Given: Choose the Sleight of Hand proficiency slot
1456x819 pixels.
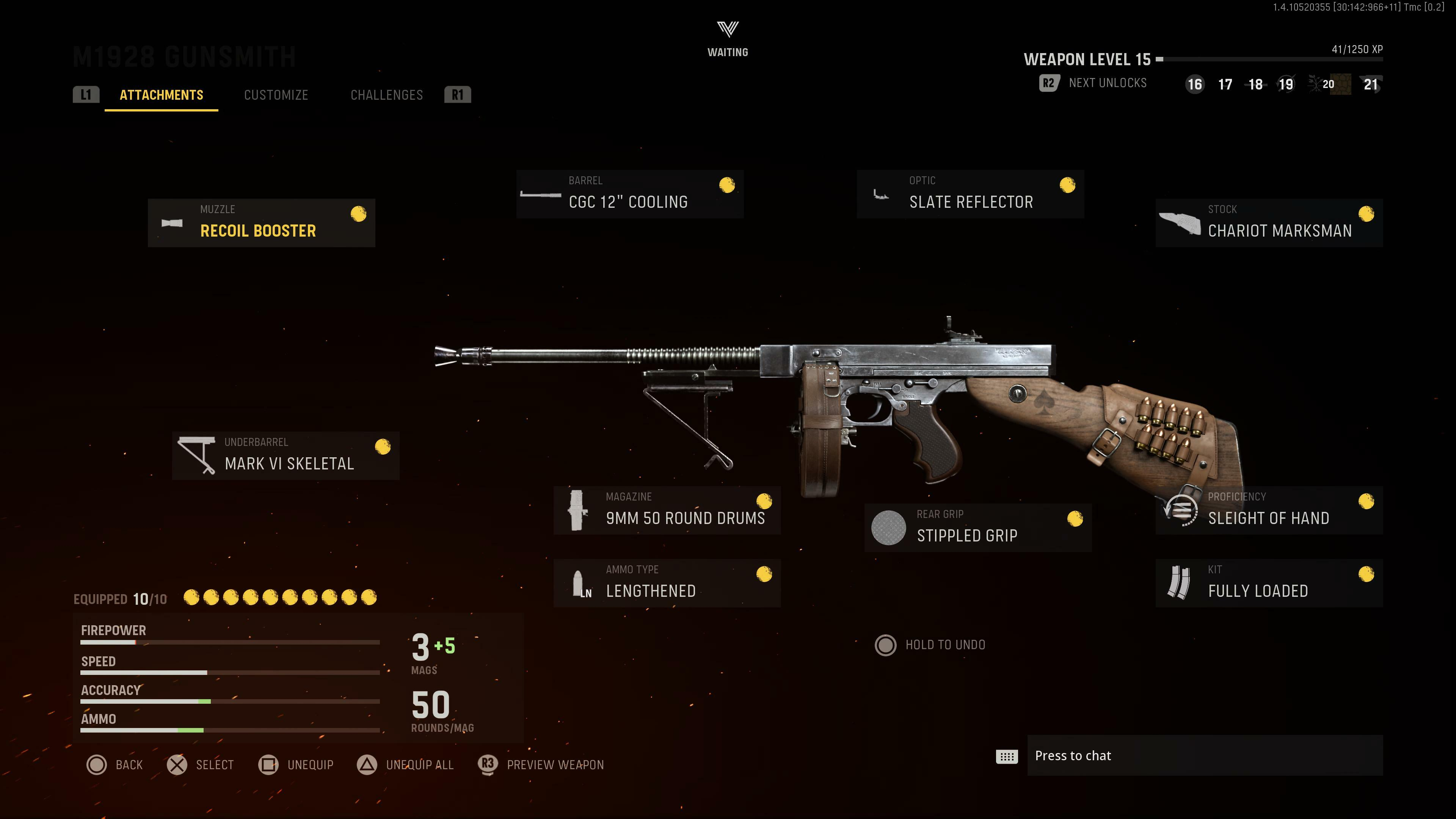Looking at the screenshot, I should point(1269,510).
